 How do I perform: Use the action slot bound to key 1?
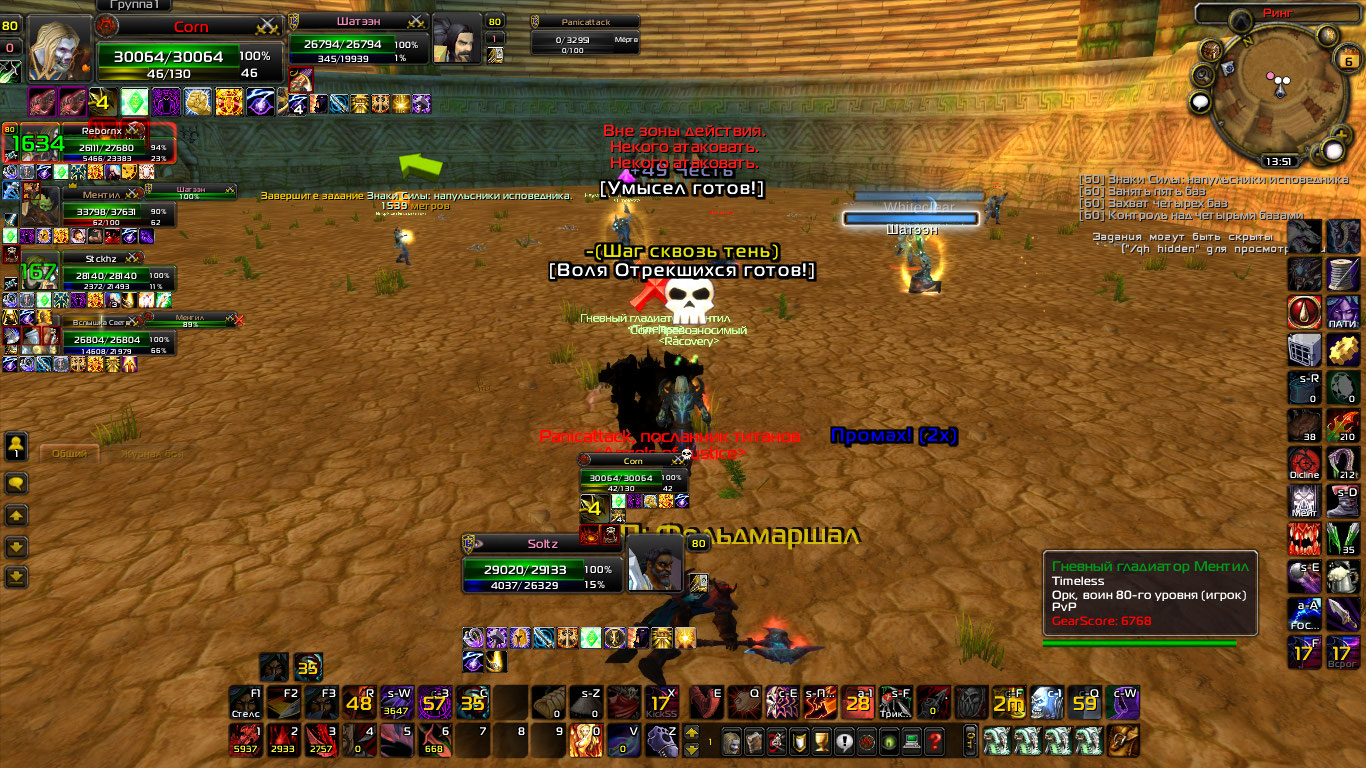246,741
